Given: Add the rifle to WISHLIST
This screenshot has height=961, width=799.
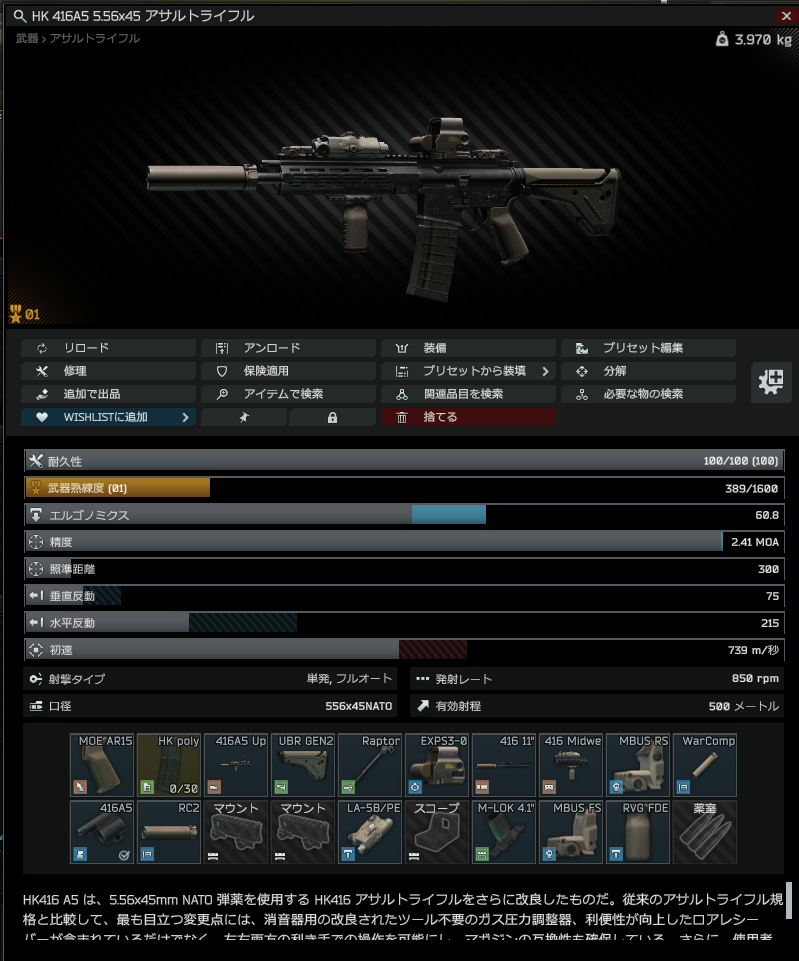Looking at the screenshot, I should [x=108, y=417].
